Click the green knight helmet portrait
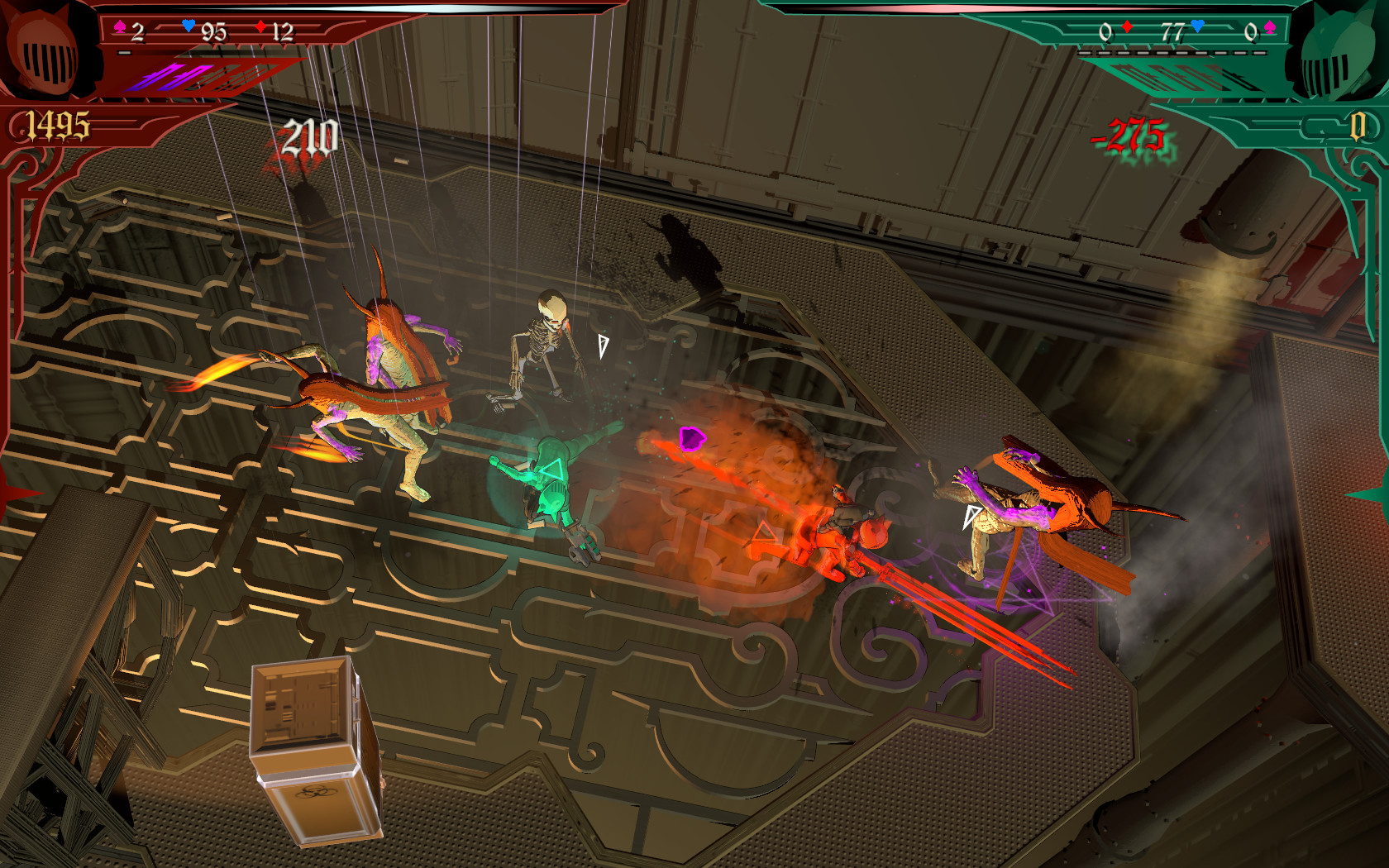The image size is (1389, 868). (x=1334, y=55)
